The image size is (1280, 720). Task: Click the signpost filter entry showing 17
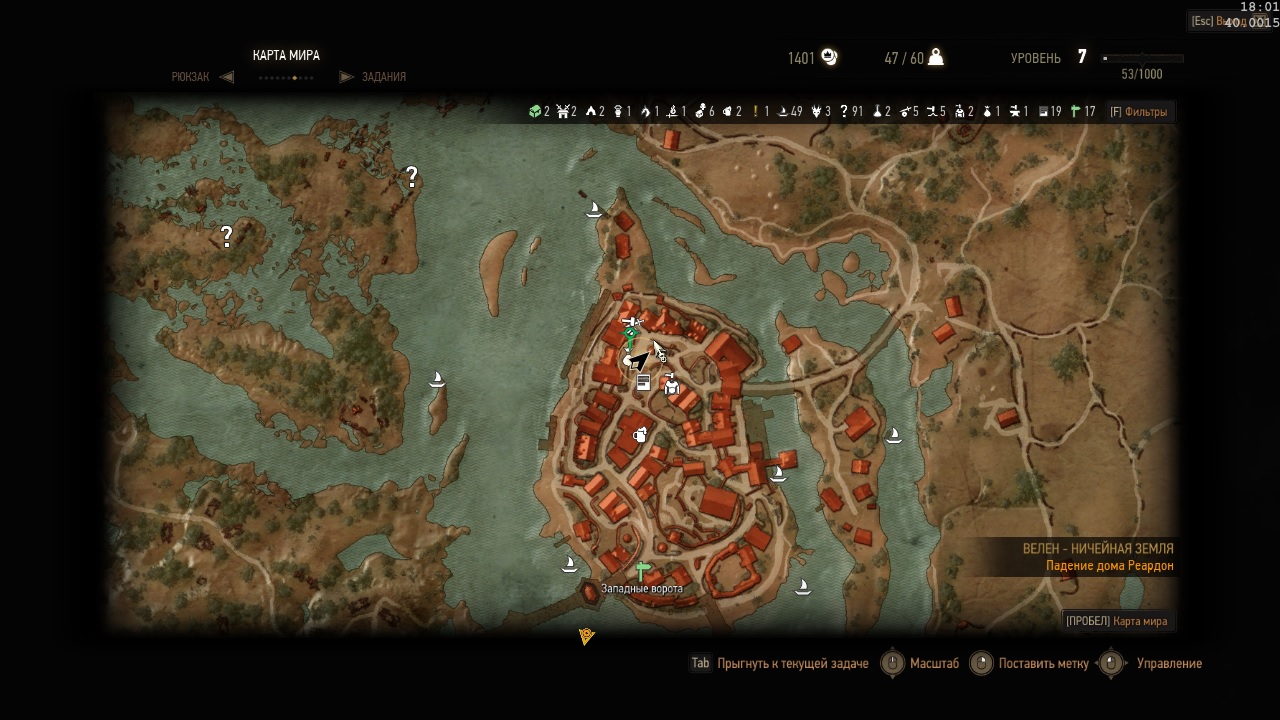pos(1083,112)
